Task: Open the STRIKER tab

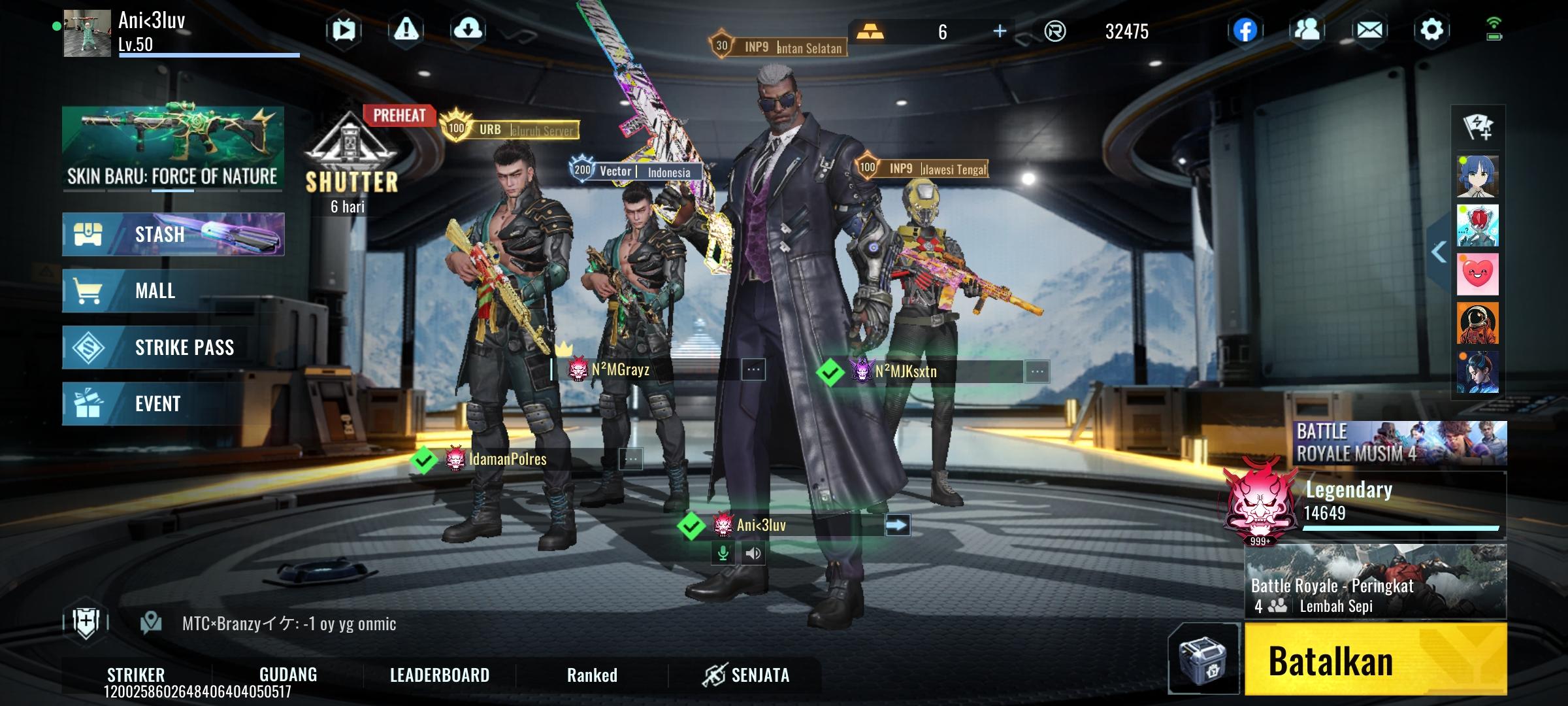Action: pos(136,675)
